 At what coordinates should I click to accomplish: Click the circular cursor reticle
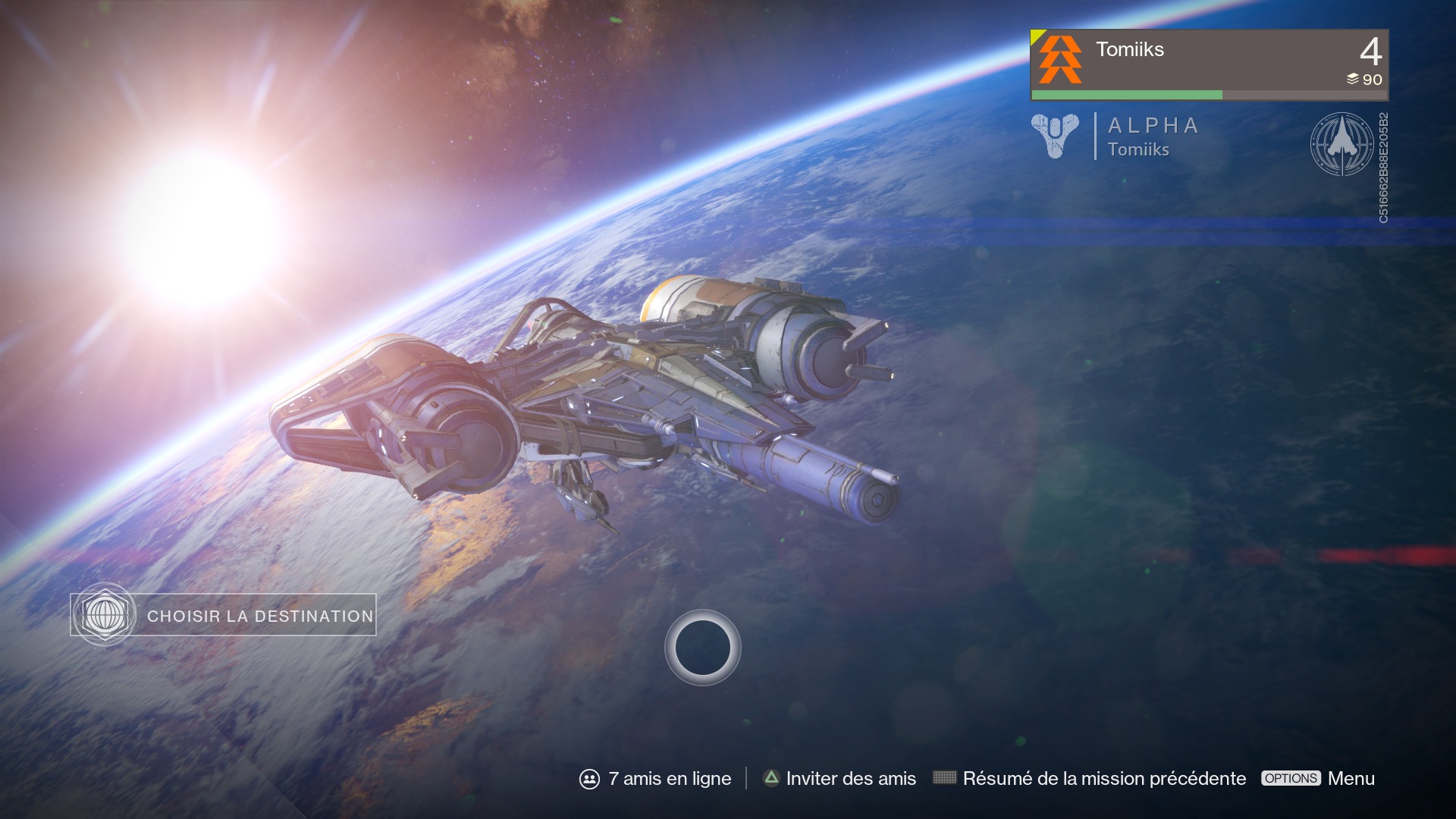click(702, 648)
